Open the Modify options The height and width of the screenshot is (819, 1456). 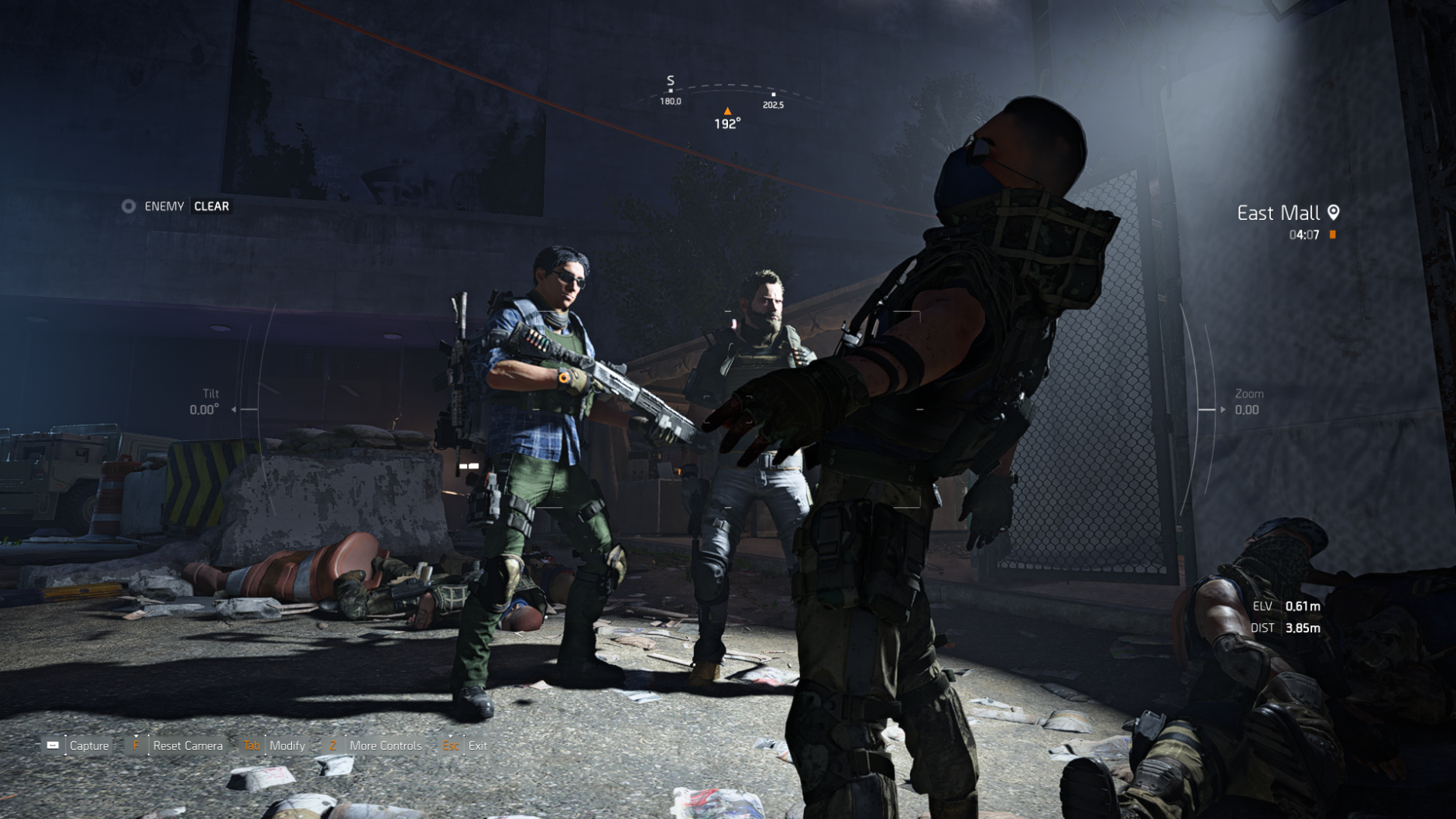click(276, 745)
